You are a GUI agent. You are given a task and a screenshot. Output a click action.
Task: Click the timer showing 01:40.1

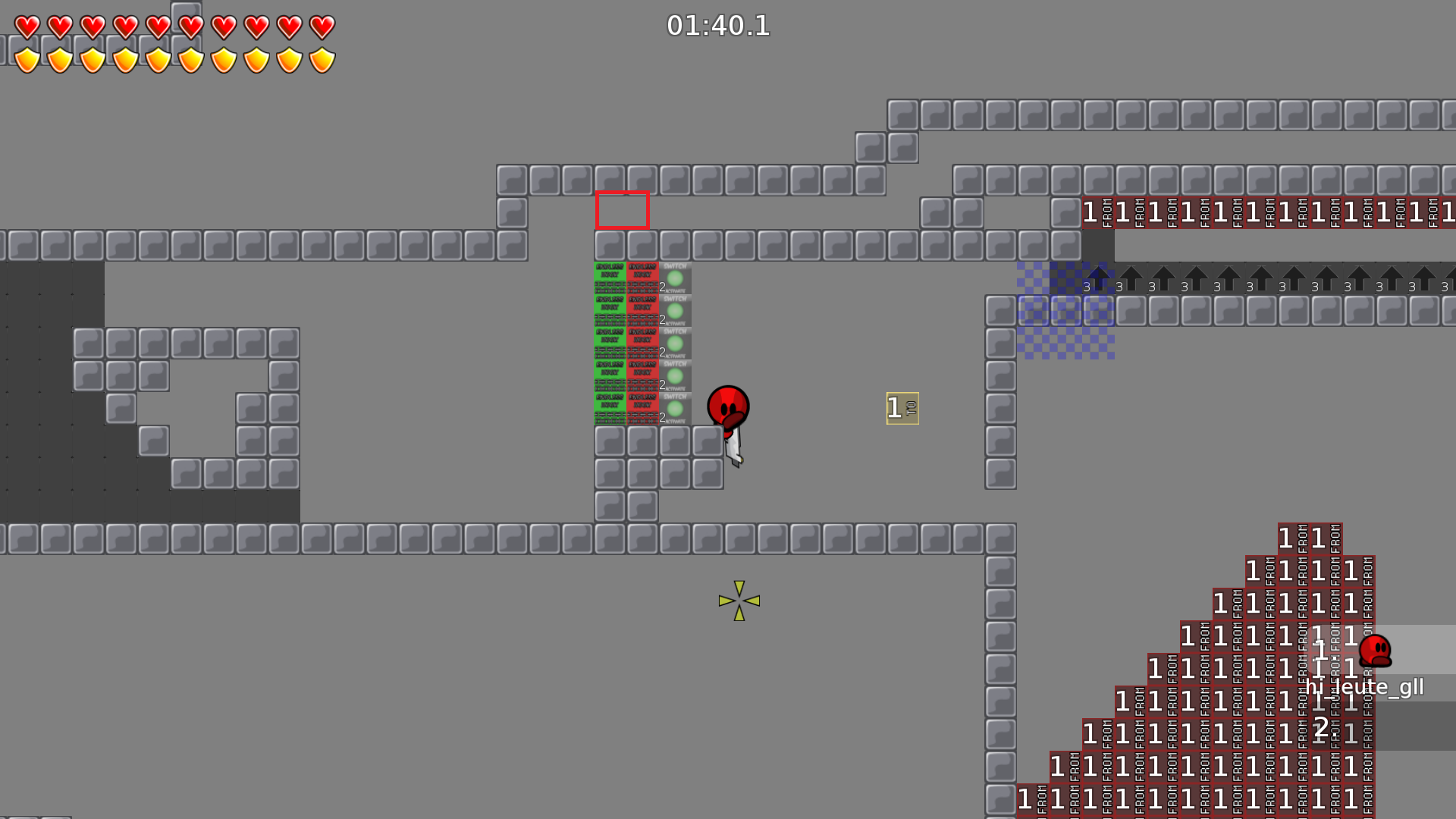click(x=717, y=27)
